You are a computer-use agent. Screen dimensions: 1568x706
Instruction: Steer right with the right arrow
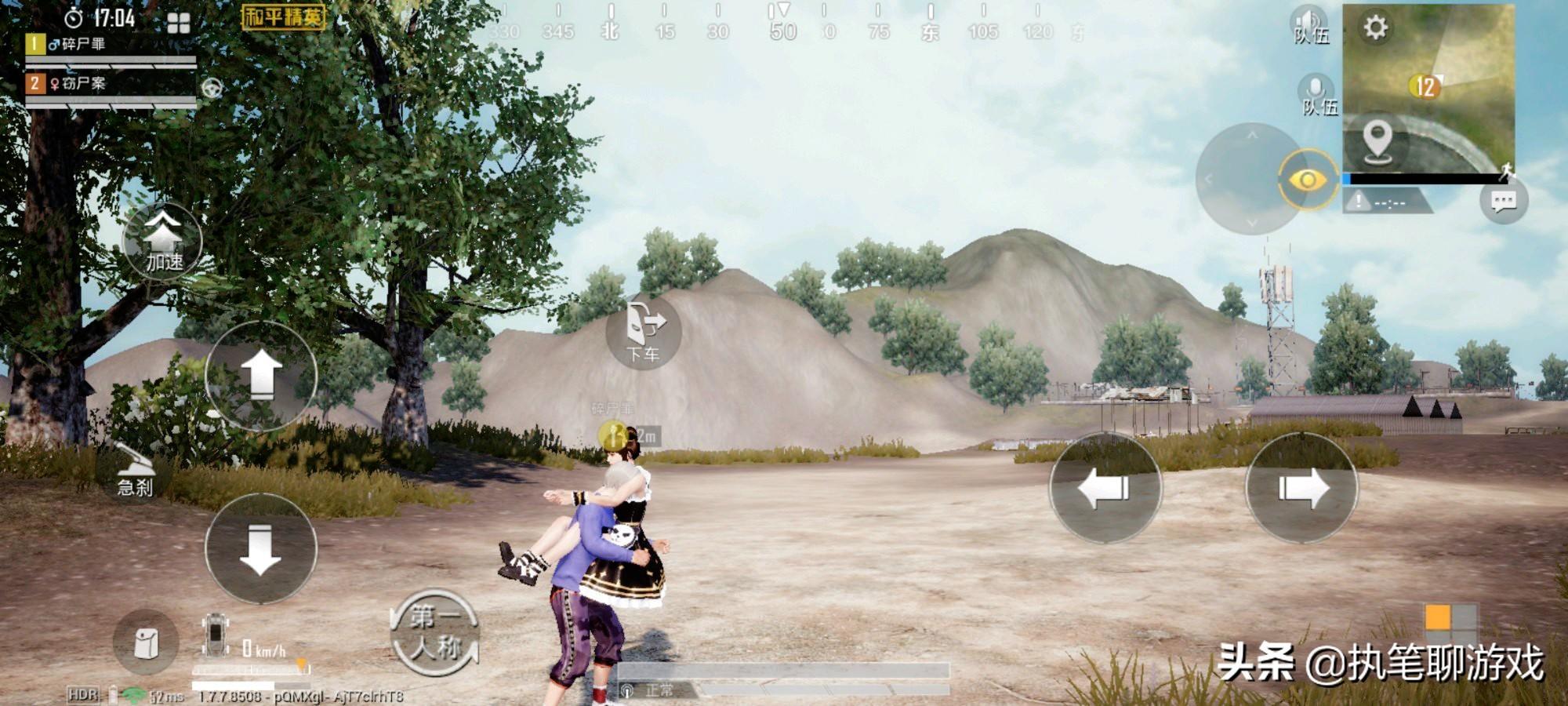[x=1301, y=488]
